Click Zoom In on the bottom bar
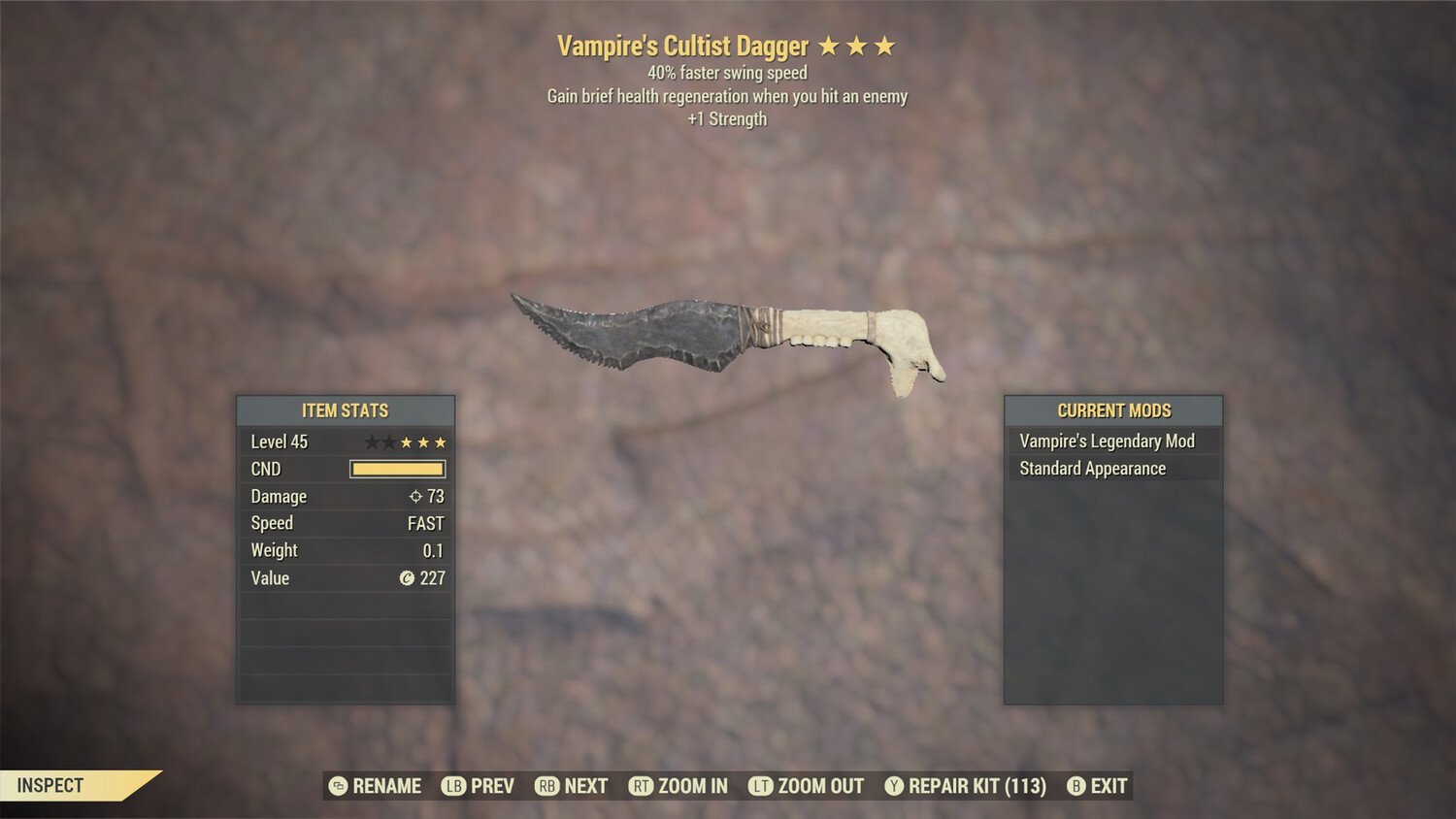Image resolution: width=1456 pixels, height=819 pixels. click(678, 786)
